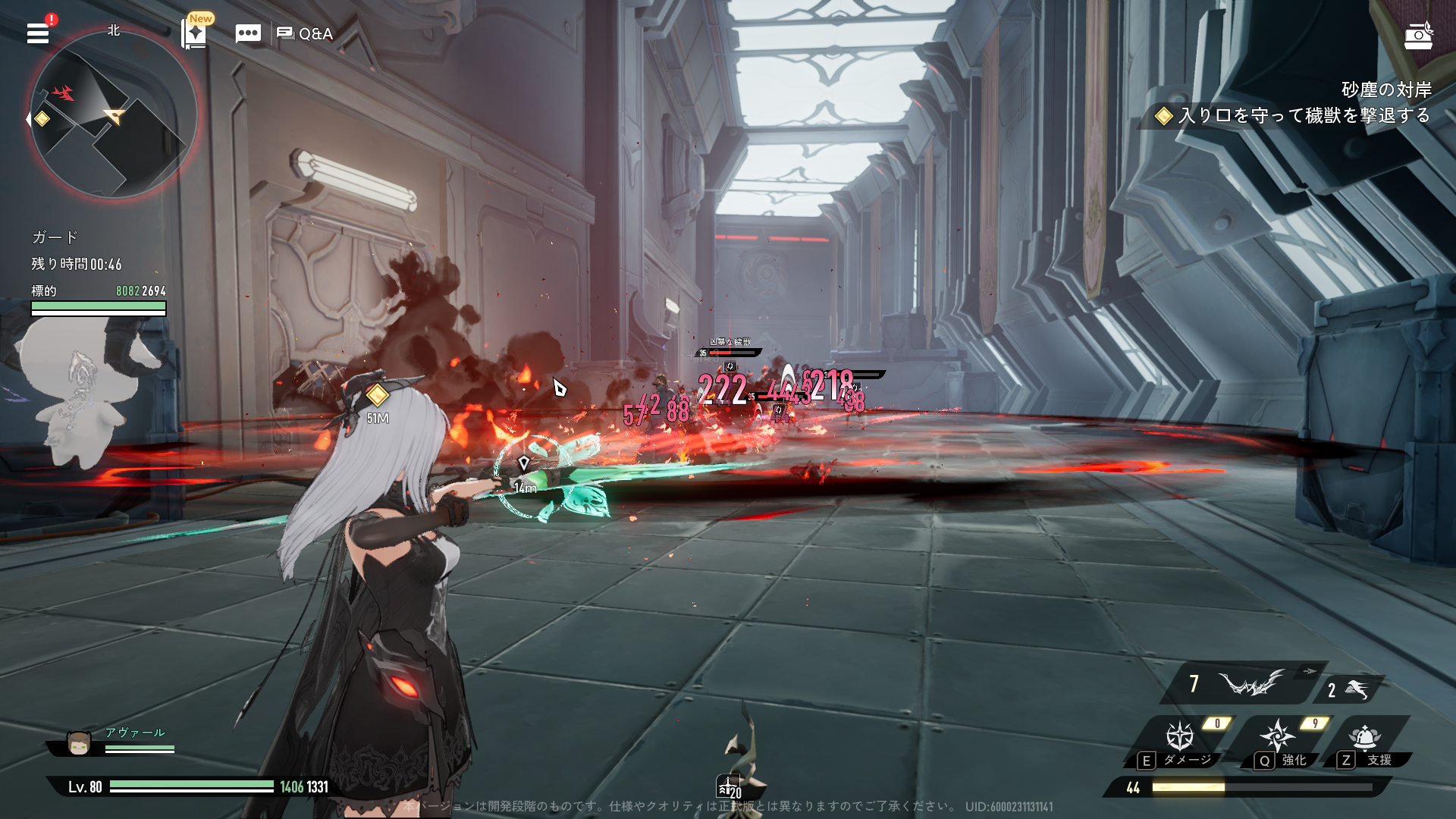Select the winged bow weapon slot
The width and height of the screenshot is (1456, 819).
pos(1250,684)
